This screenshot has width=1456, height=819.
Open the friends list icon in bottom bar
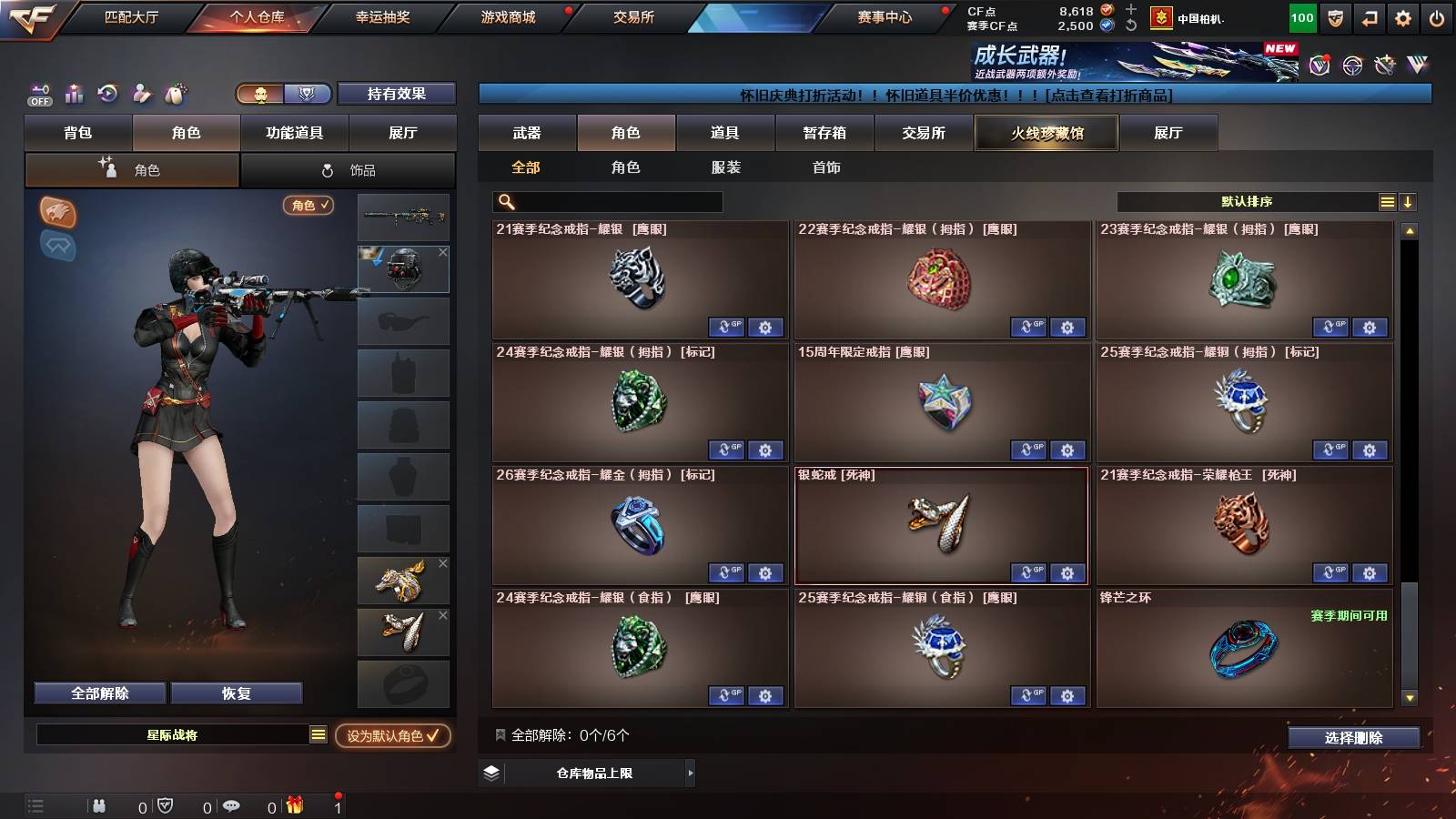[x=98, y=805]
